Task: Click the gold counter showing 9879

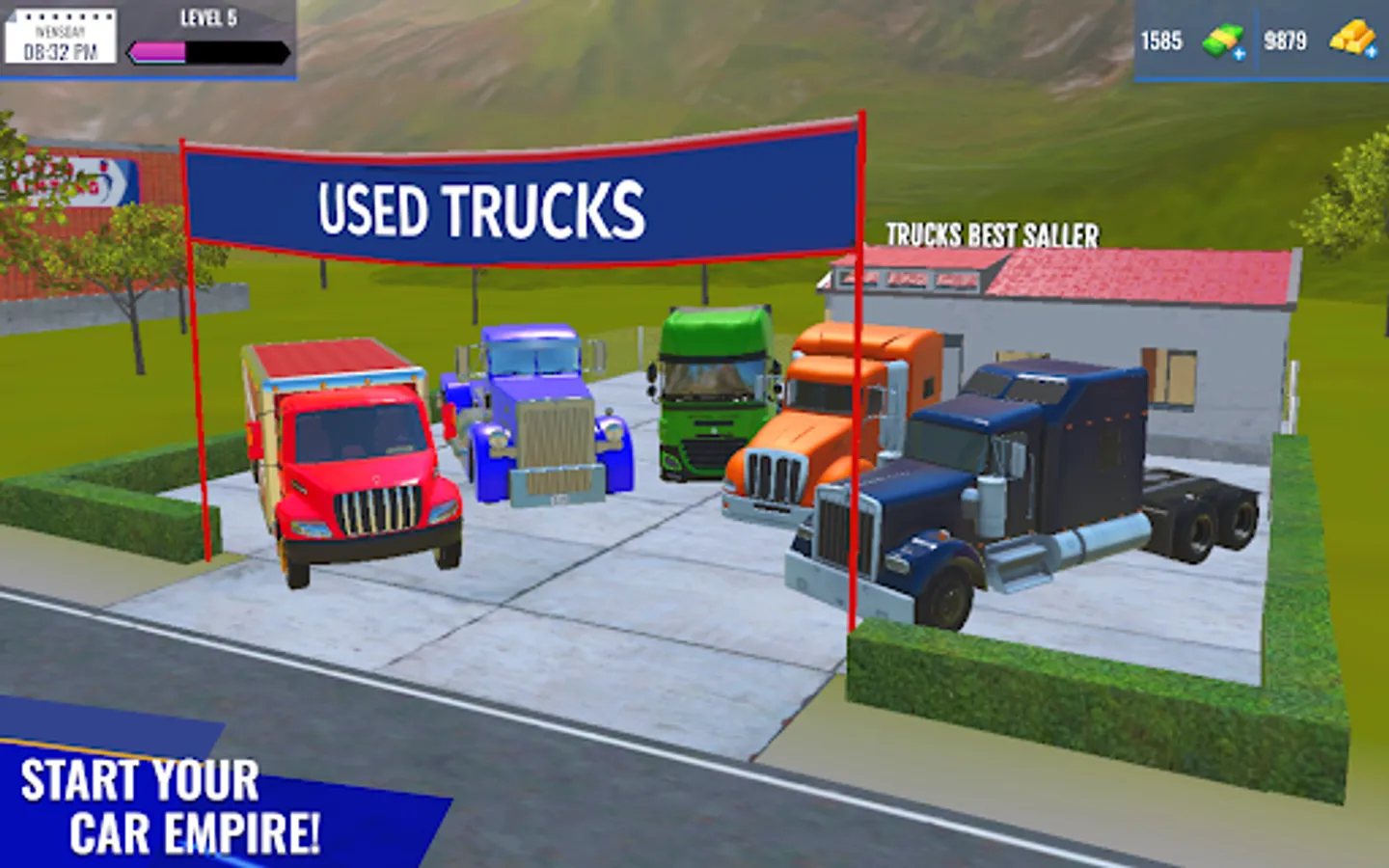Action: coord(1287,40)
